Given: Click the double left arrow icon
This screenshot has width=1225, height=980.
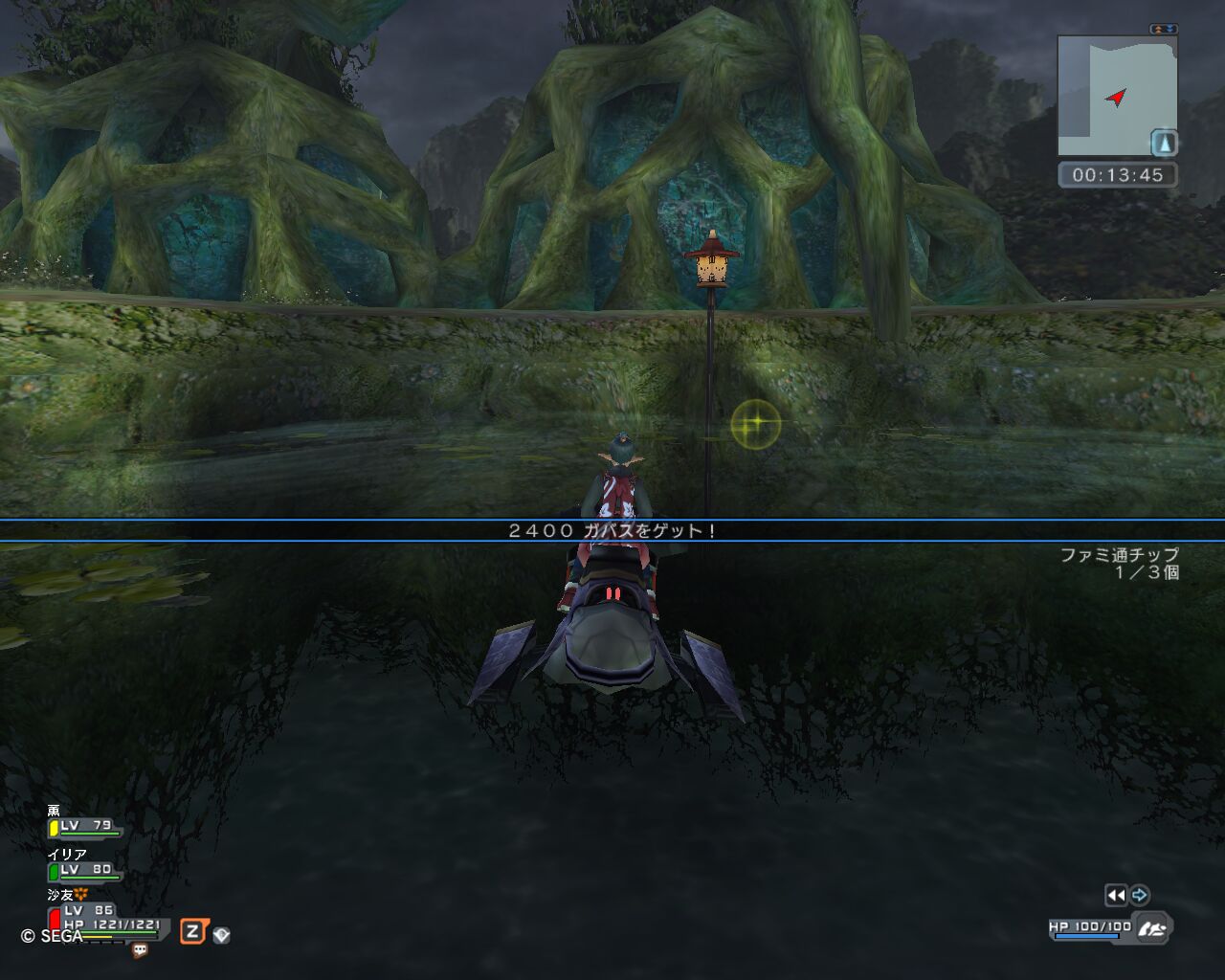Looking at the screenshot, I should (x=1116, y=895).
